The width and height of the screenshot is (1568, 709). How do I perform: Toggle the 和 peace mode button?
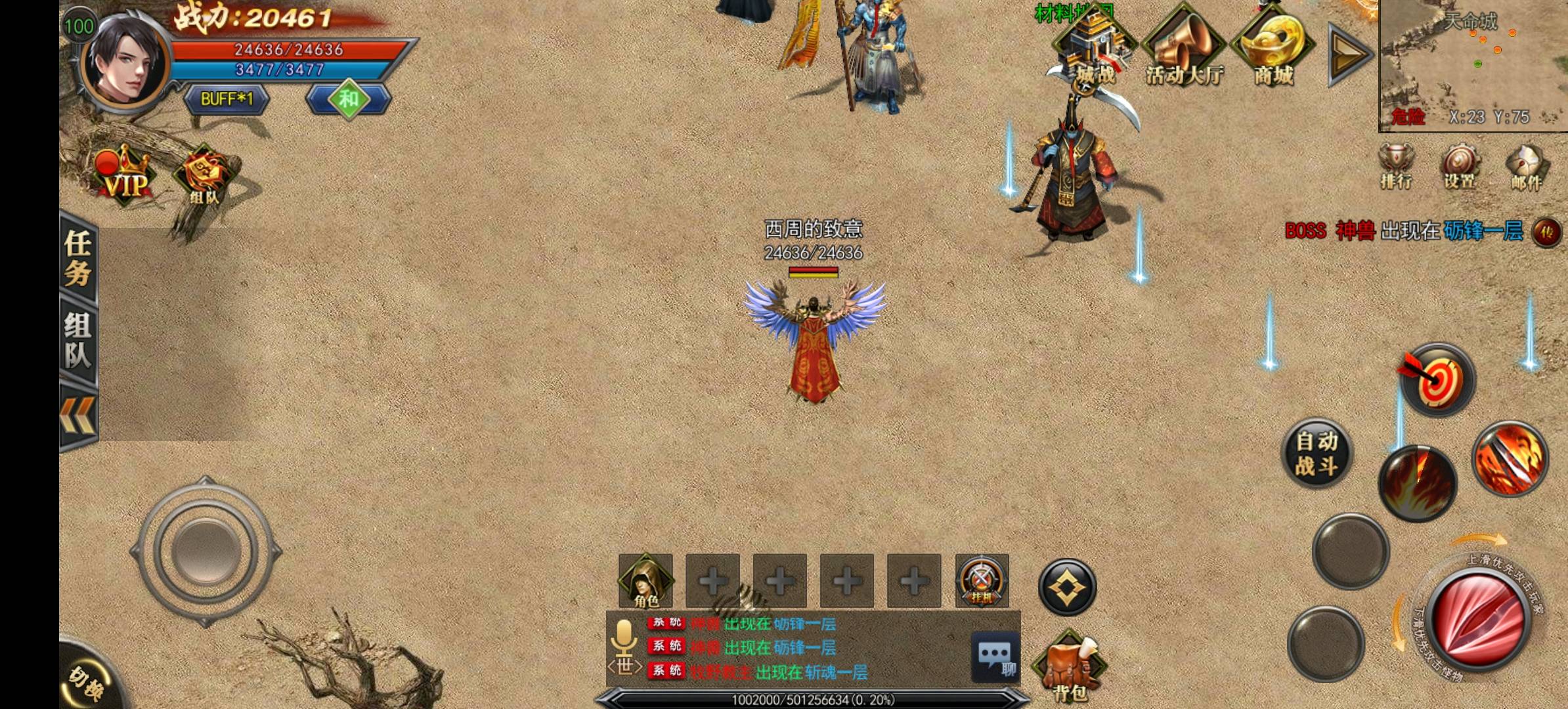point(348,99)
